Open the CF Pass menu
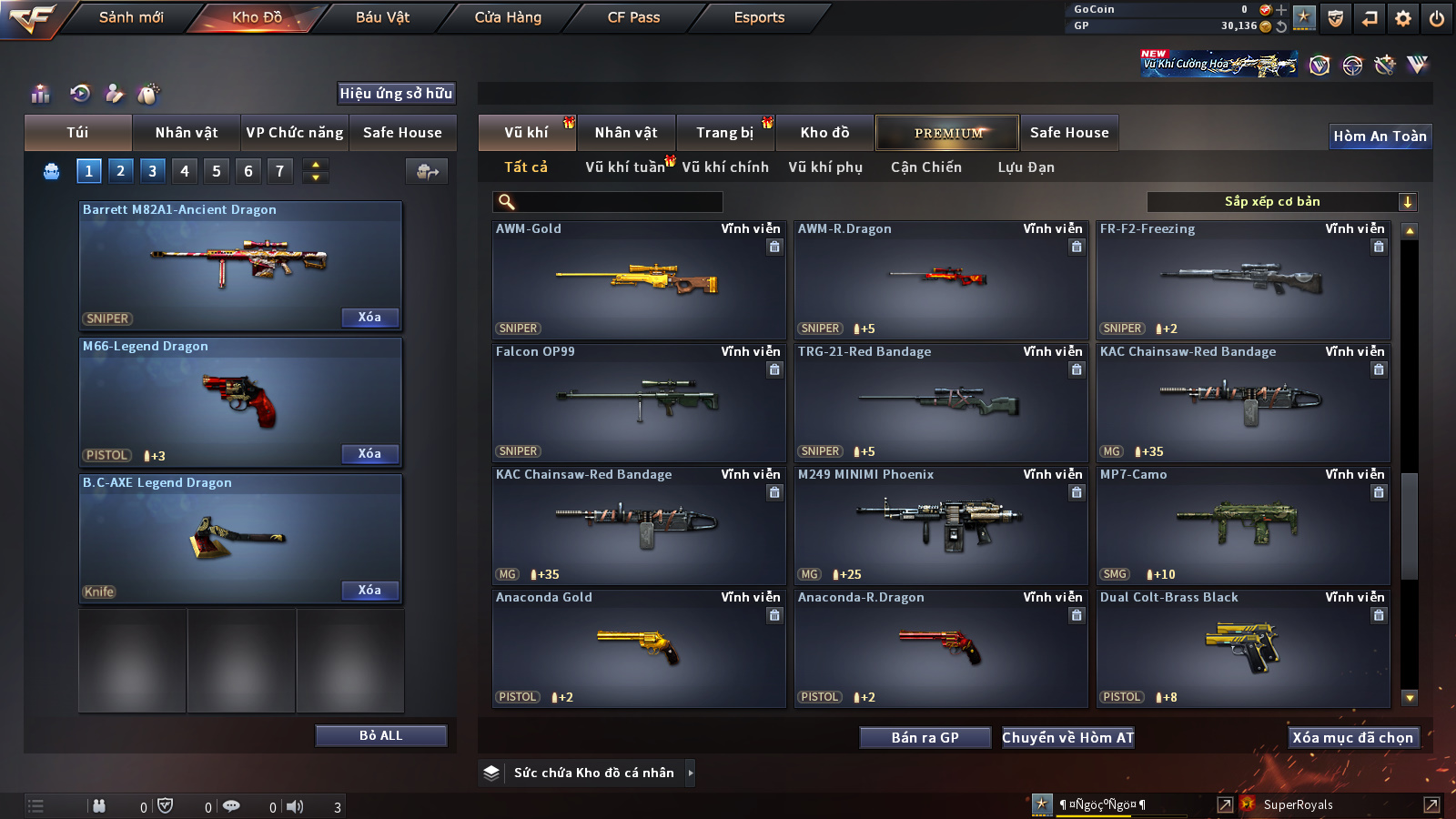1456x819 pixels. tap(633, 17)
